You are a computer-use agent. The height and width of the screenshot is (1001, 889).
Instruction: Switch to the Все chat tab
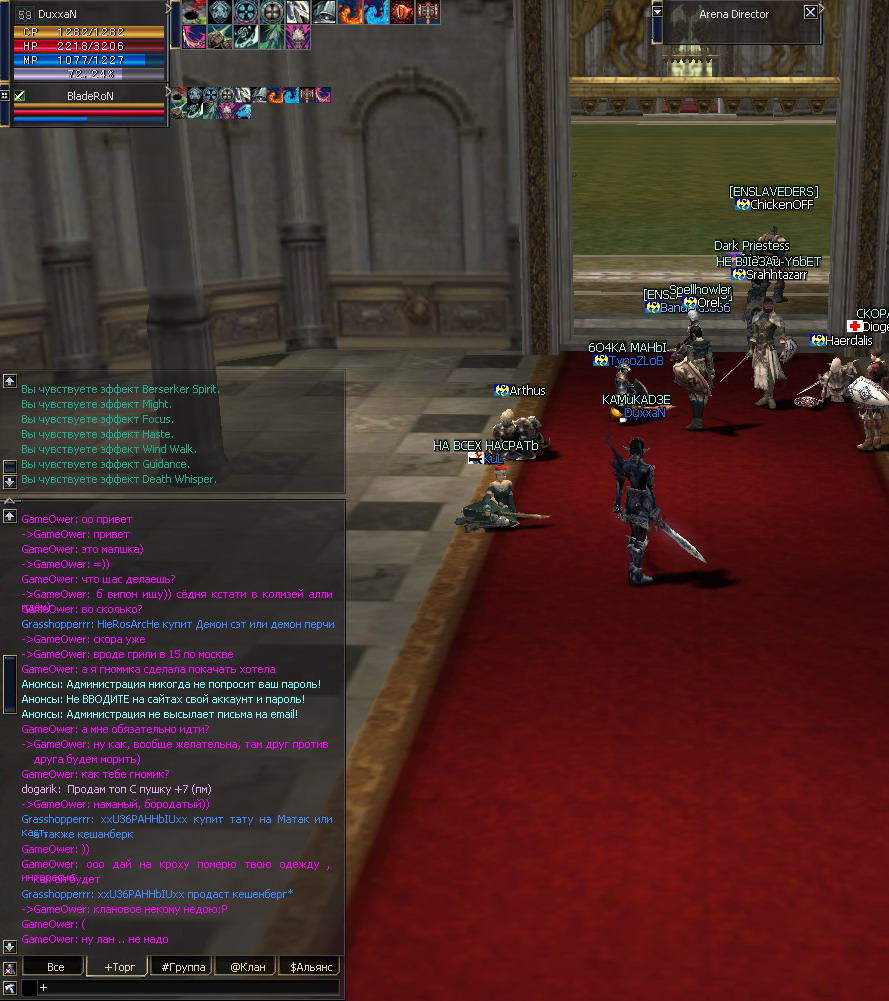[56, 967]
